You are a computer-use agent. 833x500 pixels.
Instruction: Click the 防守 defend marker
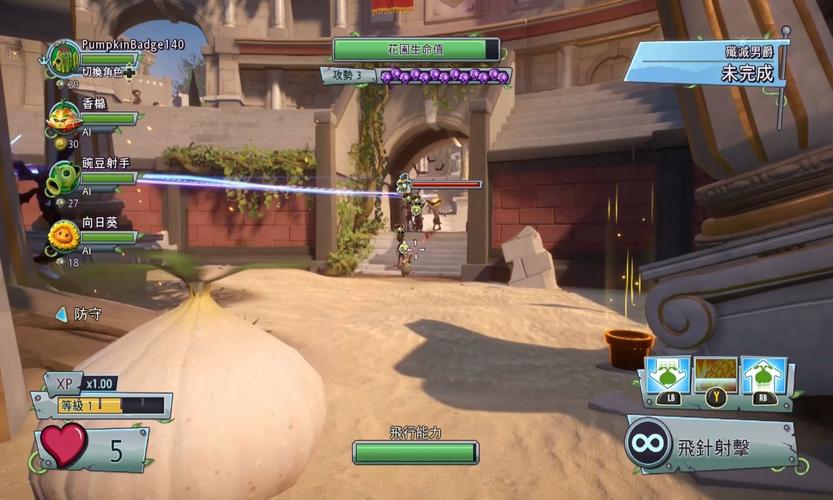pos(80,314)
